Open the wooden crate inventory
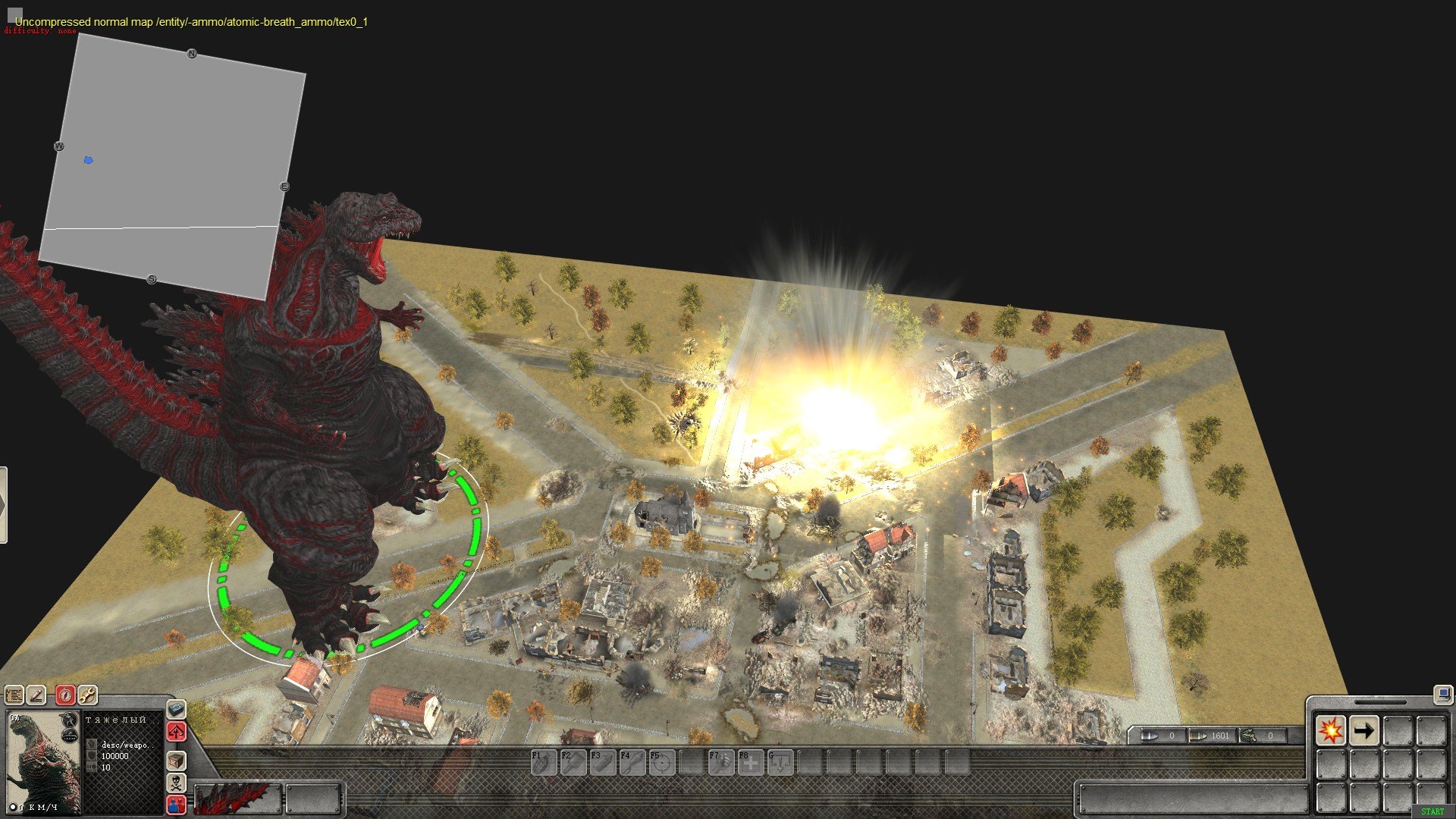Viewport: 1456px width, 819px height. point(176,760)
